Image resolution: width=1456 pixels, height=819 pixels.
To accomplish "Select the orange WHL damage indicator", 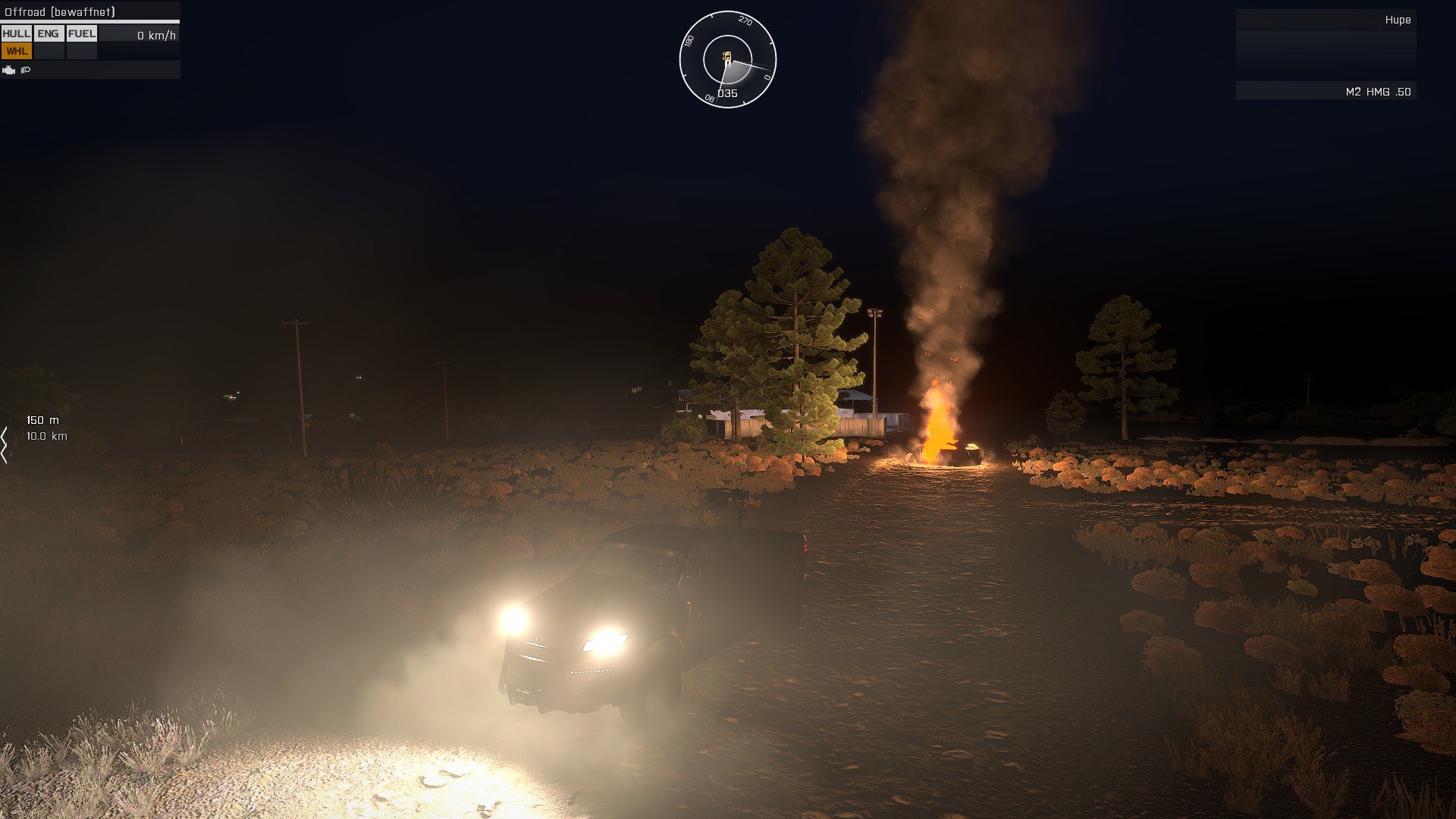I will click(x=16, y=52).
